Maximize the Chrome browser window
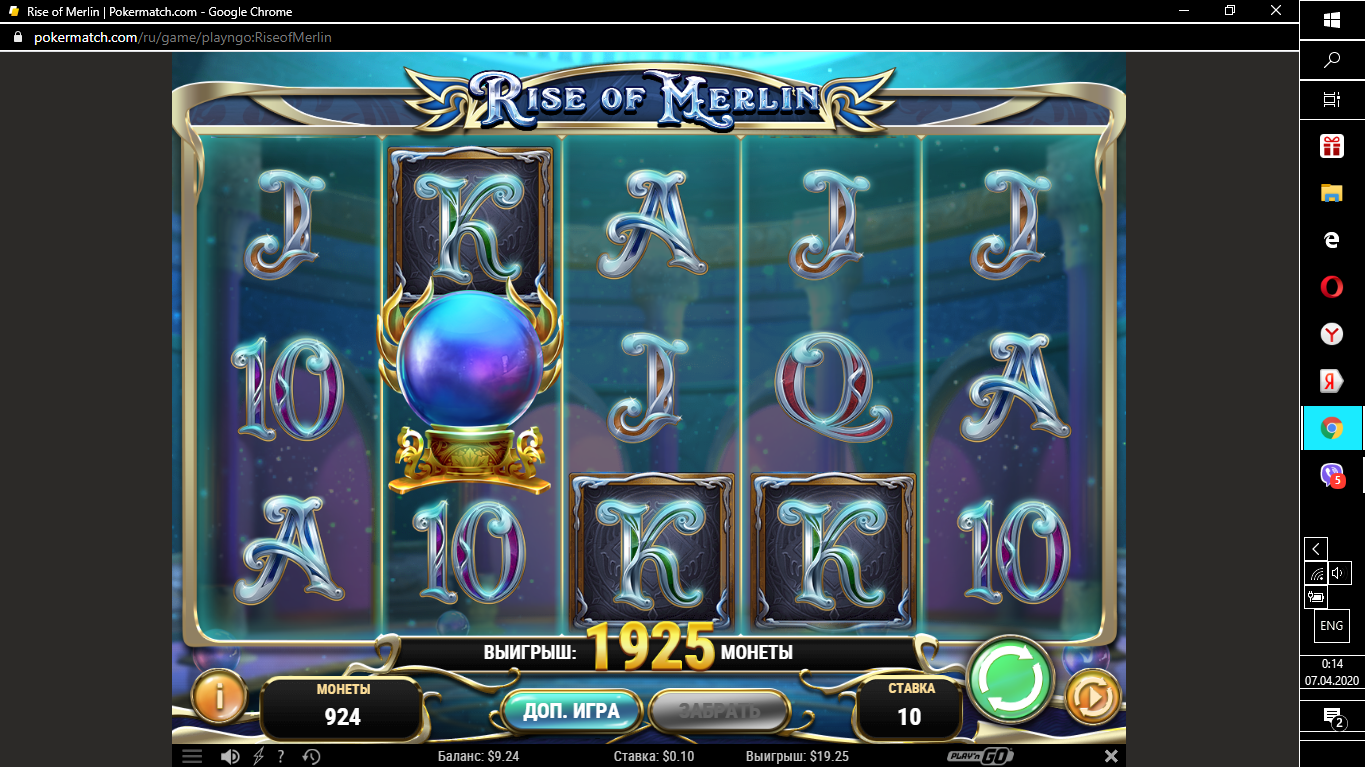This screenshot has height=767, width=1365. (1230, 11)
